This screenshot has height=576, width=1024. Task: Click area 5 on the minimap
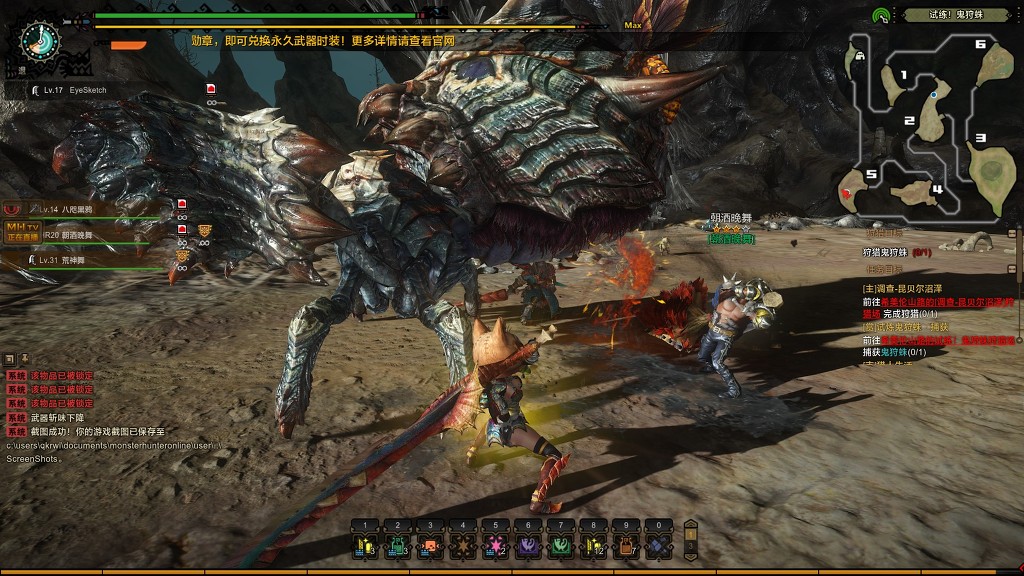[871, 174]
